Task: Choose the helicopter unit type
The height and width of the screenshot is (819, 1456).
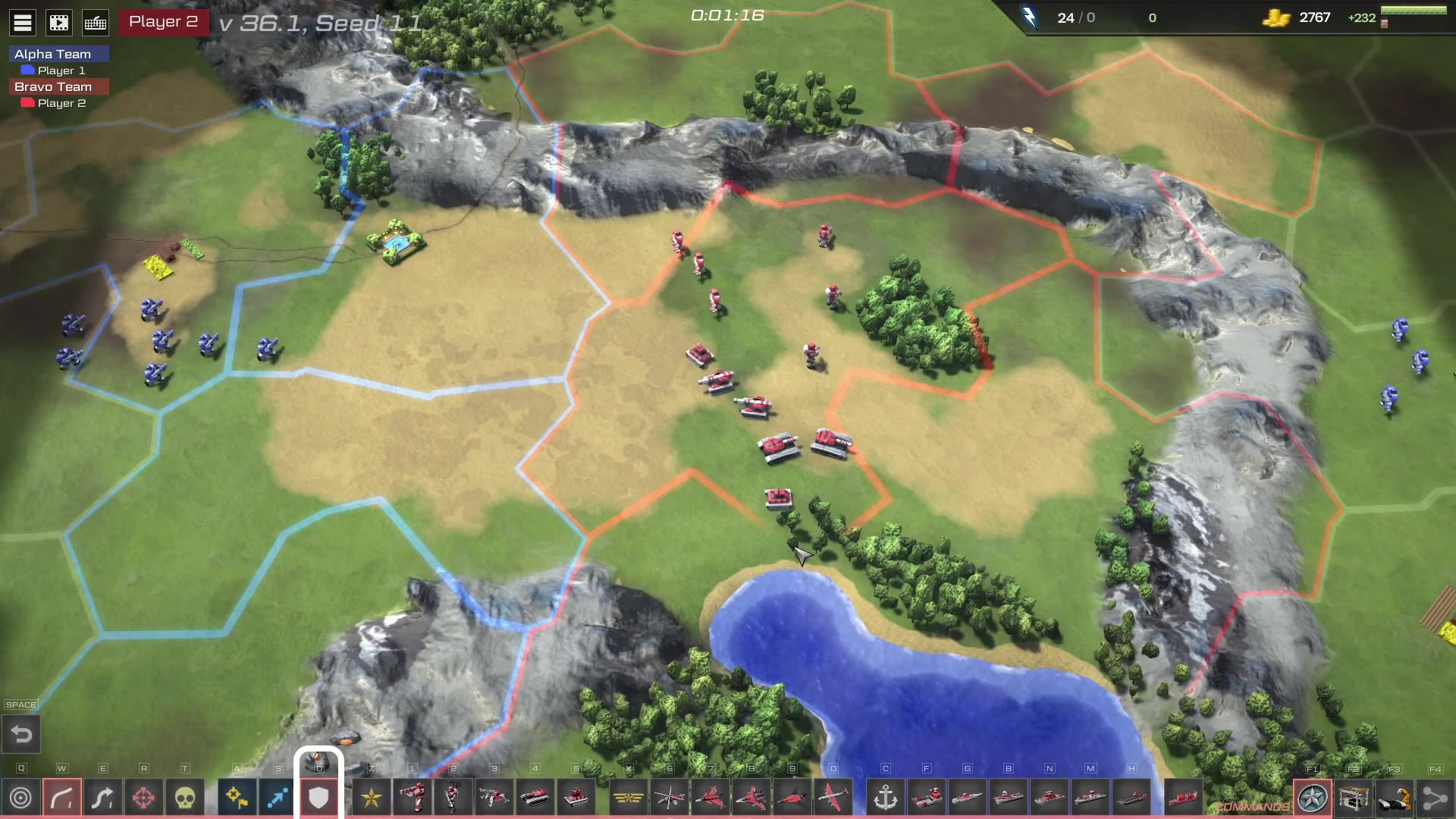Action: [669, 798]
